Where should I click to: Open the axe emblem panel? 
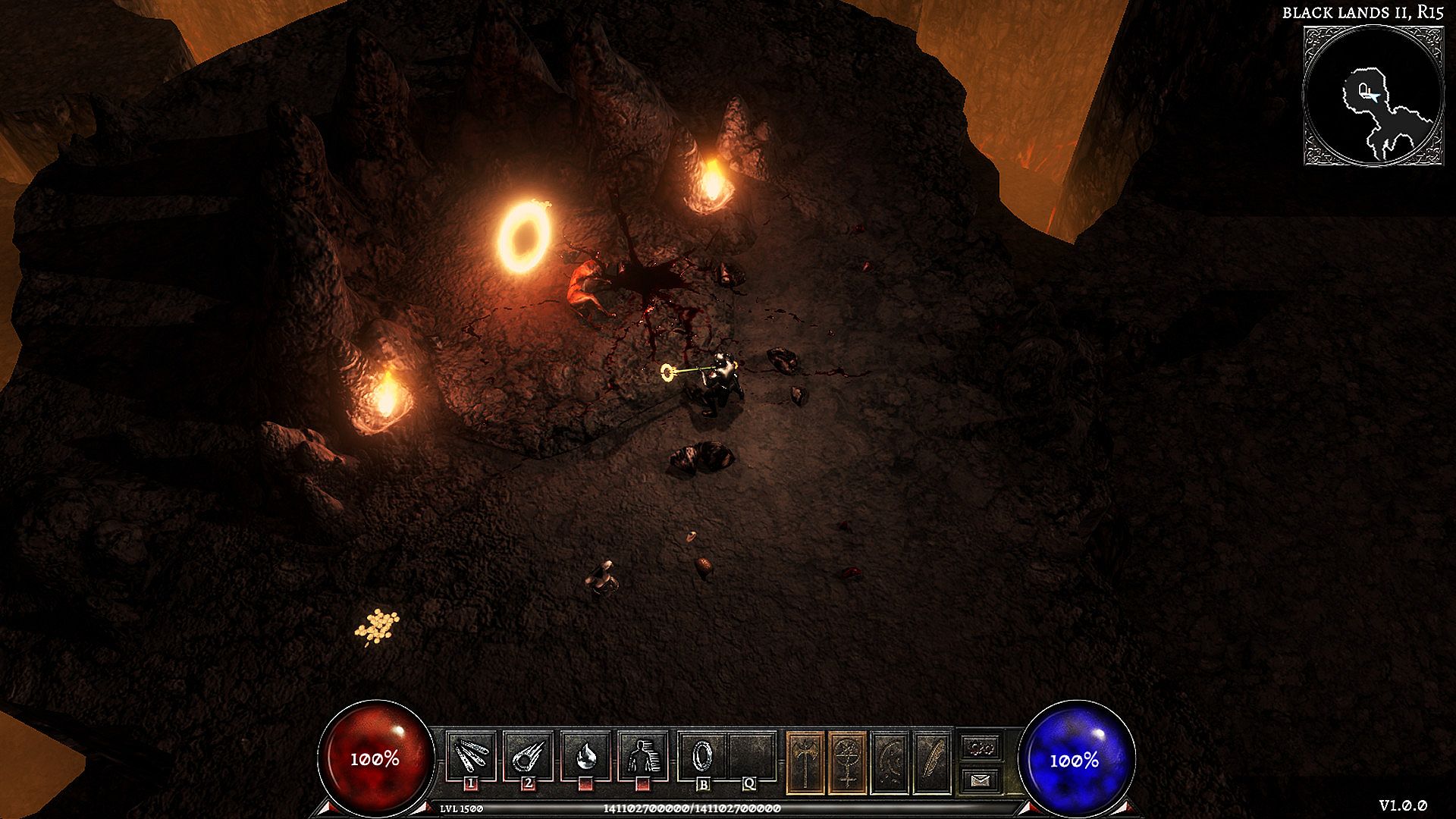805,762
